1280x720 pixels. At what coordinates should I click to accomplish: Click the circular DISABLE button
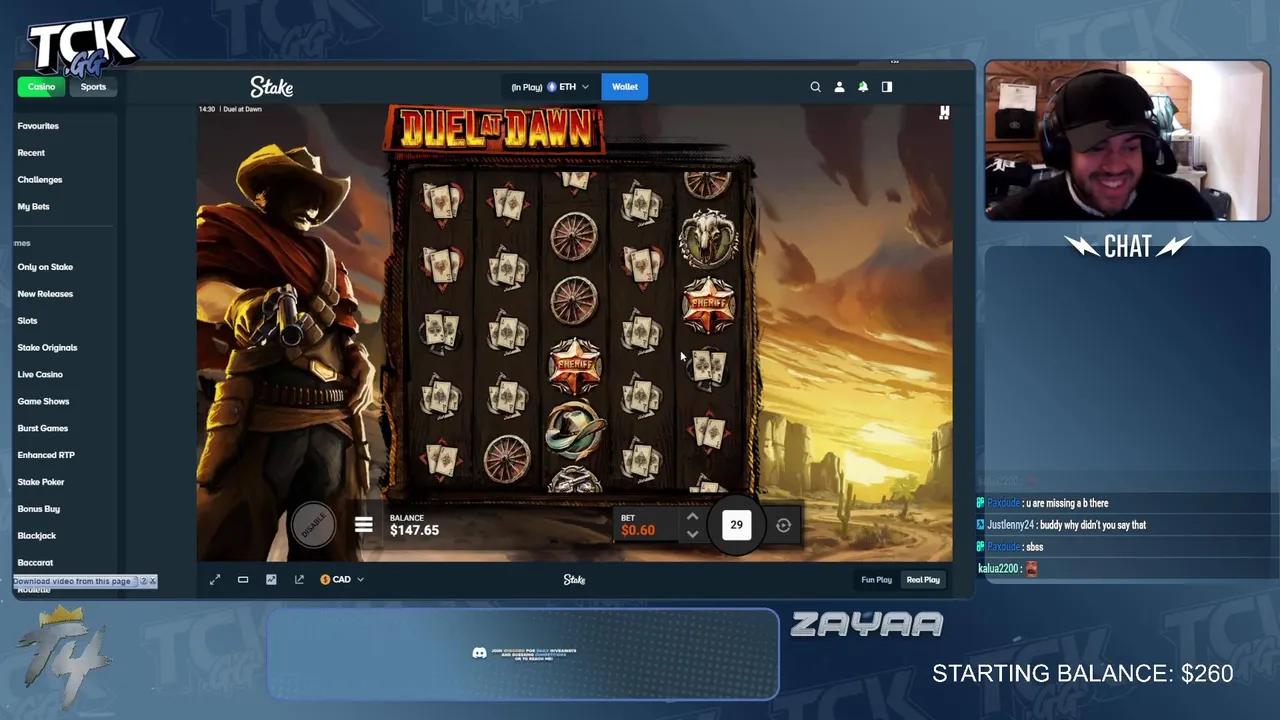click(x=314, y=524)
